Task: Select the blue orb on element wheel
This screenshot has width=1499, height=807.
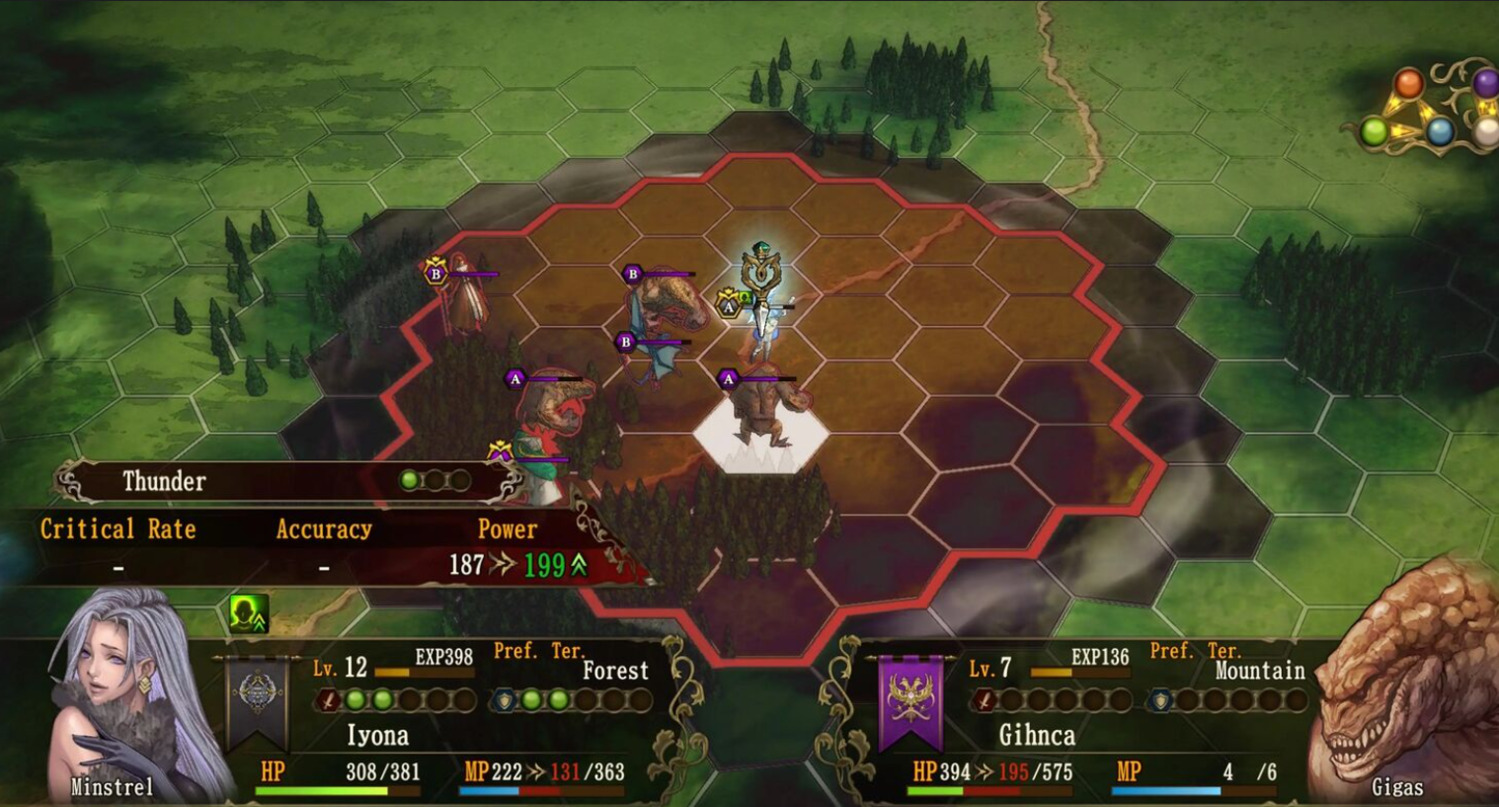Action: pyautogui.click(x=1440, y=132)
